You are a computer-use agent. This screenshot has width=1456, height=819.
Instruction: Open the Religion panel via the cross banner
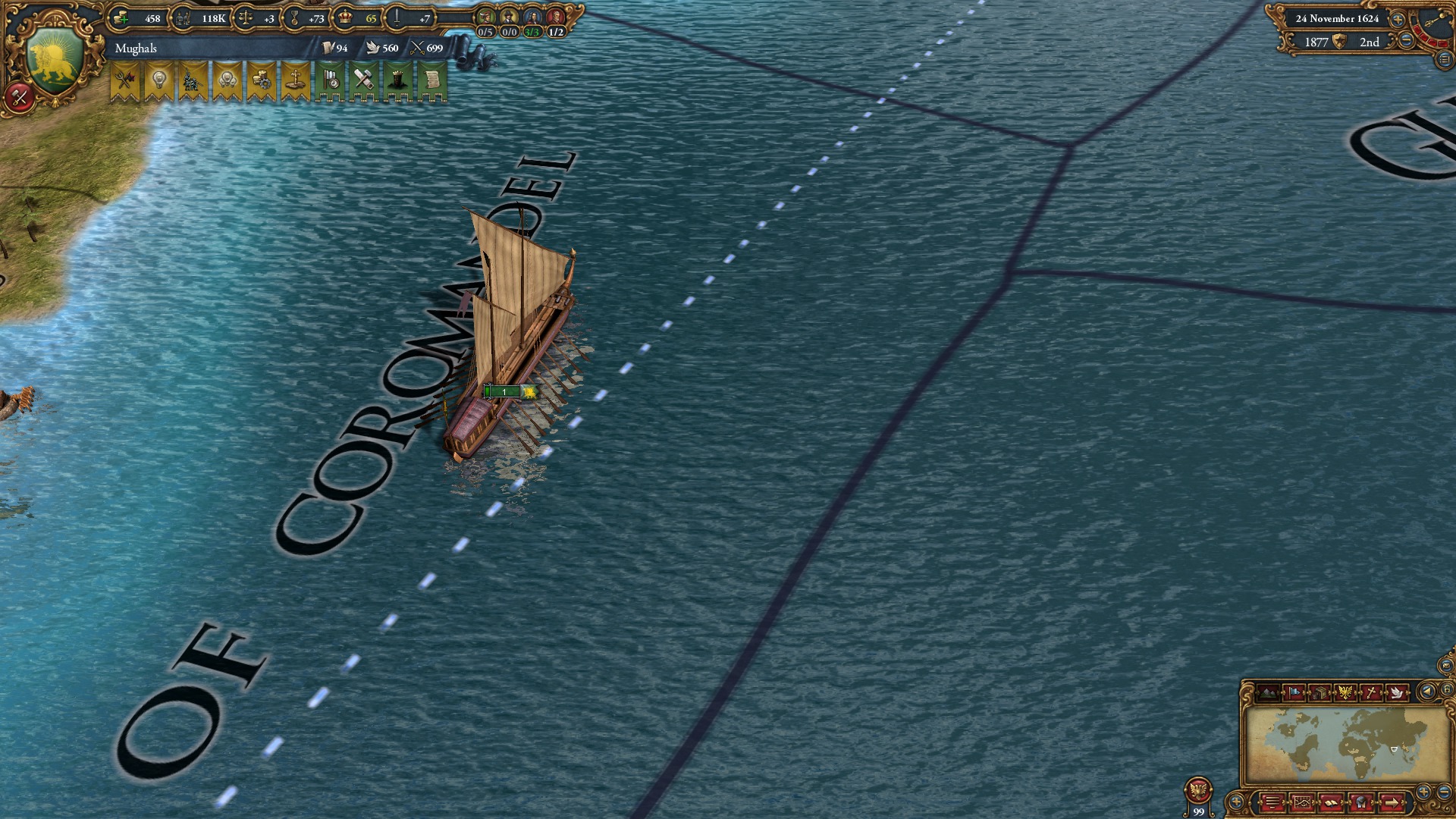click(x=295, y=80)
